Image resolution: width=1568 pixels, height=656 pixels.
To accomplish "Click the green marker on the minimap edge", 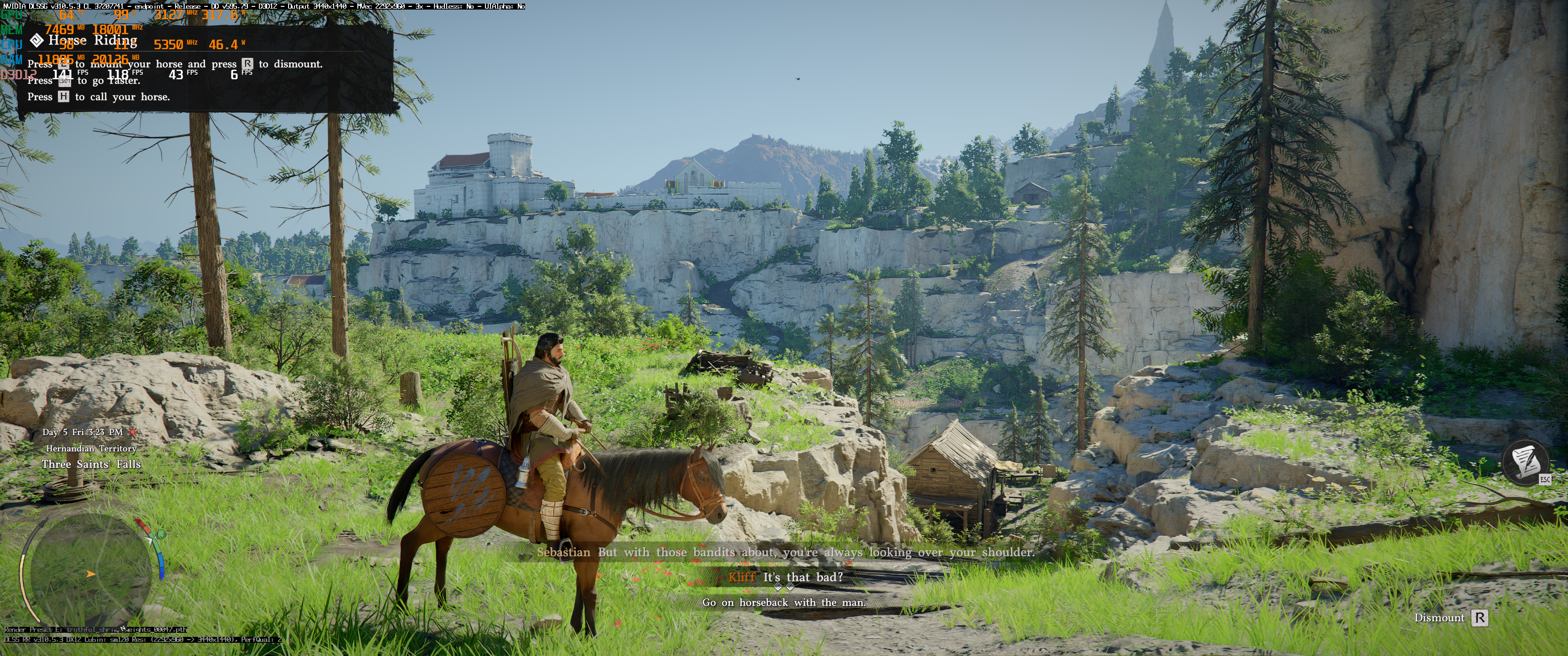I will click(x=160, y=535).
